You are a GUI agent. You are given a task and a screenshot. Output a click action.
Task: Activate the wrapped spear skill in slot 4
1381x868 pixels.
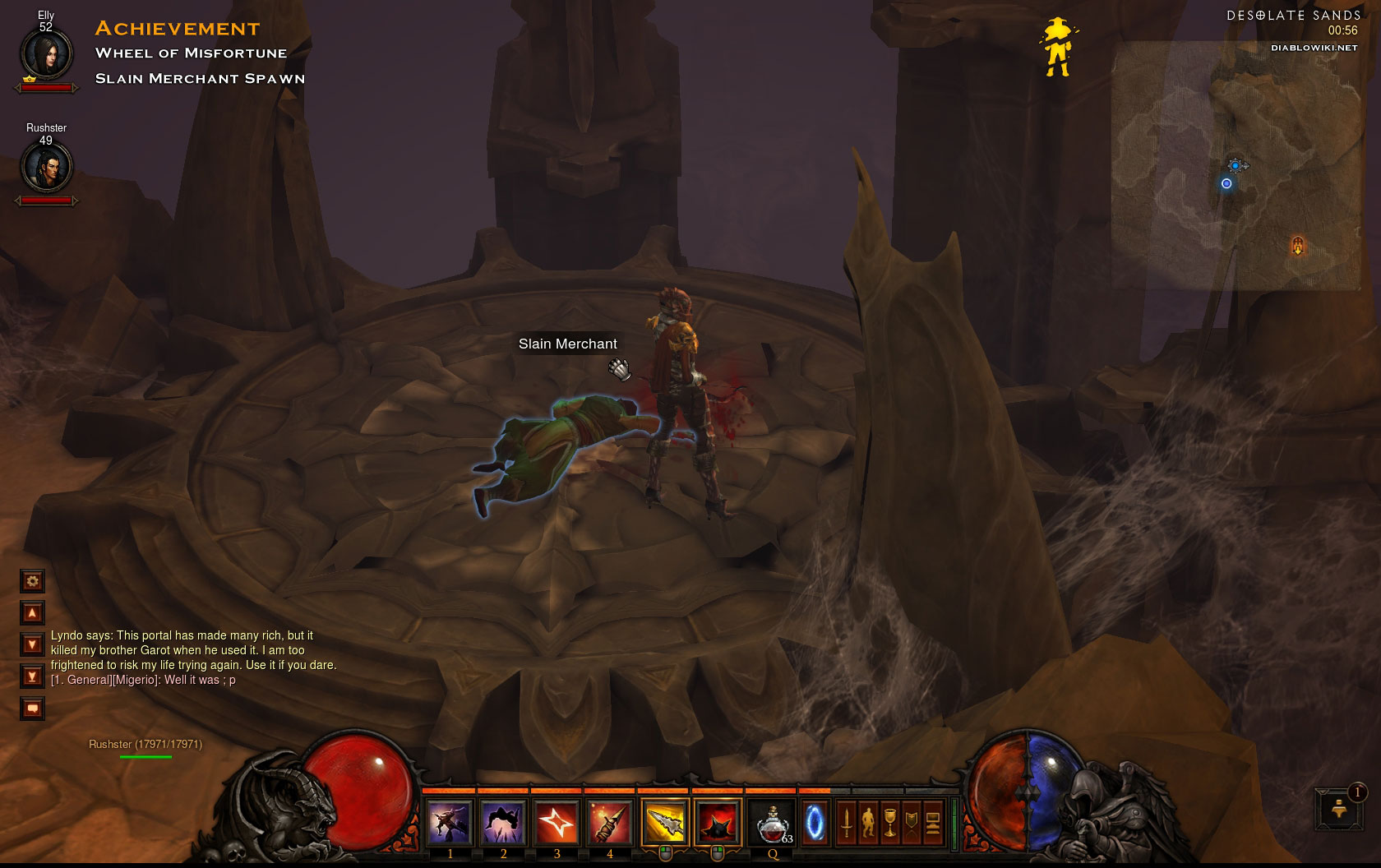pyautogui.click(x=609, y=822)
